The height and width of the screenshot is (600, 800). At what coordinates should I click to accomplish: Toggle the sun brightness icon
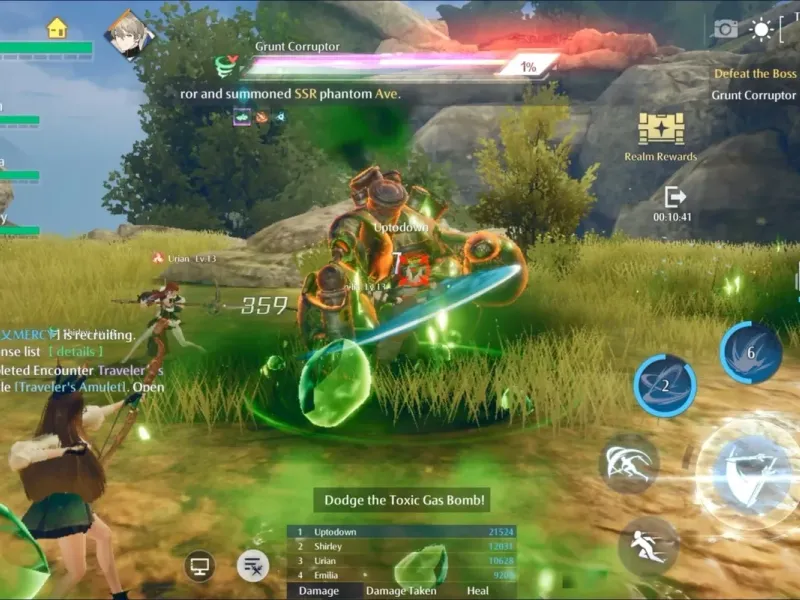[x=762, y=29]
